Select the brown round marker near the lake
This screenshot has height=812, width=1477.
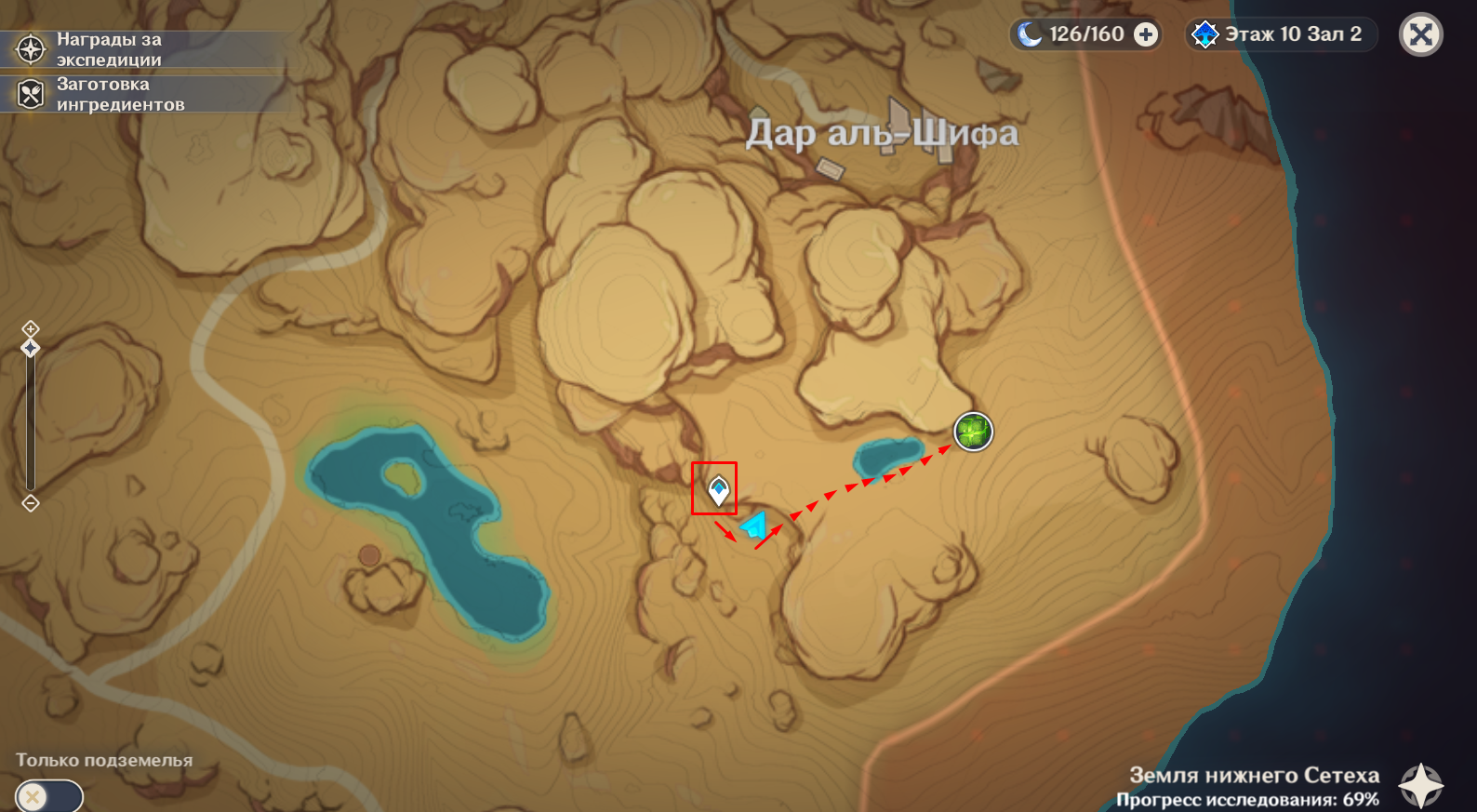370,555
